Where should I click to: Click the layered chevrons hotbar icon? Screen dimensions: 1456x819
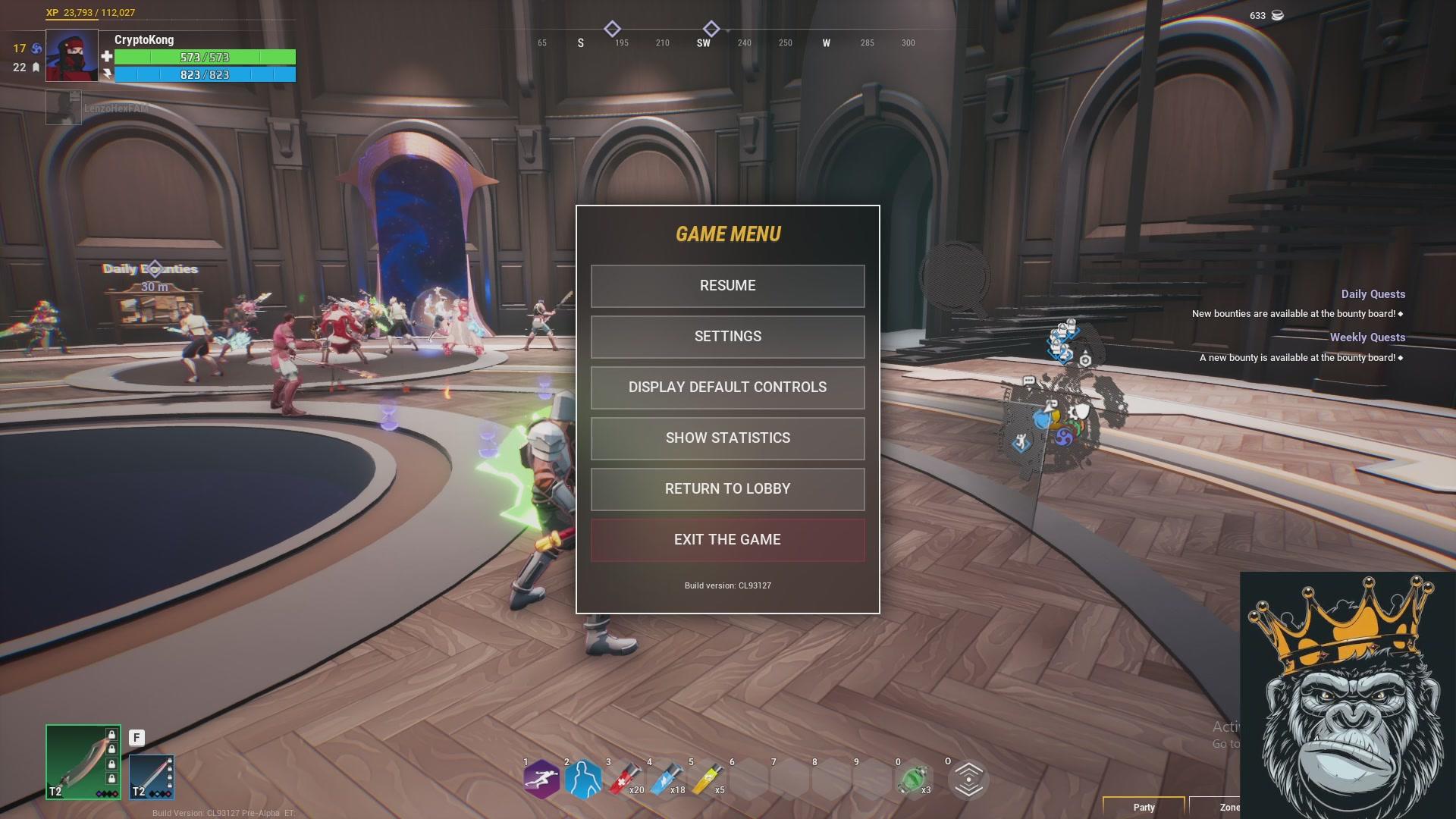[968, 780]
